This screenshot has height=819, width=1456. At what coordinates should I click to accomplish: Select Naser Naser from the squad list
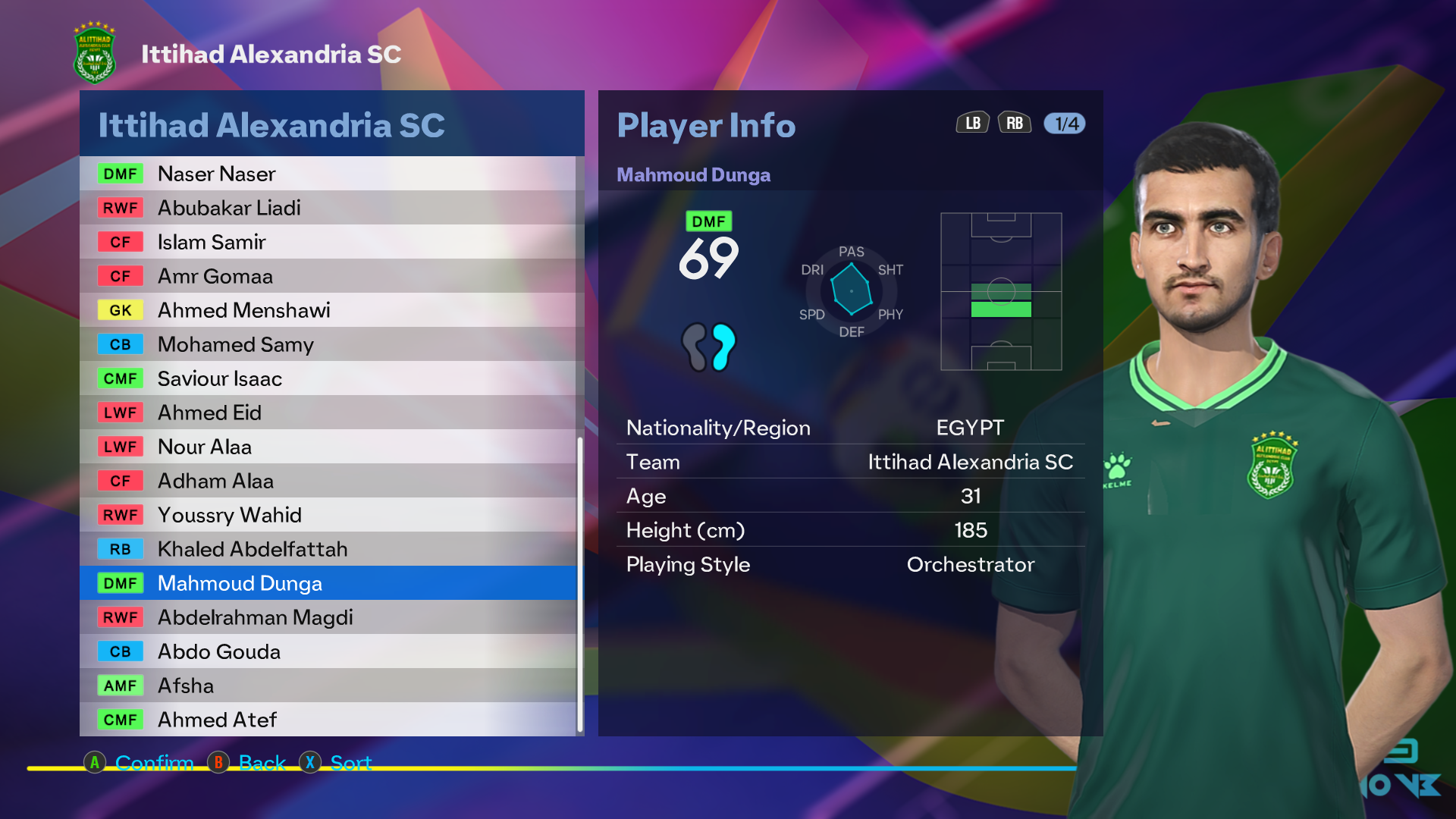[x=328, y=174]
